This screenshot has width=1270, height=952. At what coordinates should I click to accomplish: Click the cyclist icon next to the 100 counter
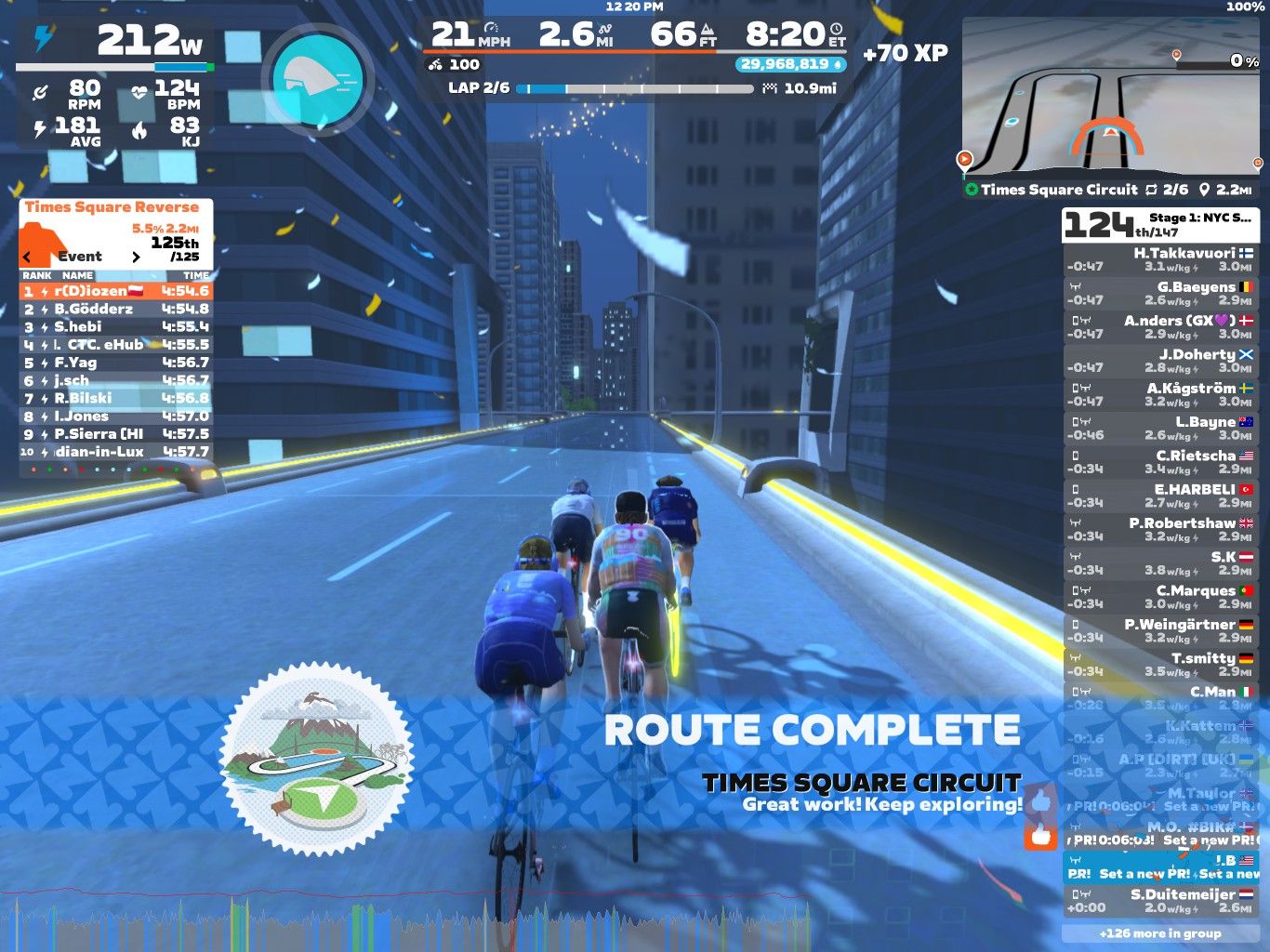(x=433, y=65)
